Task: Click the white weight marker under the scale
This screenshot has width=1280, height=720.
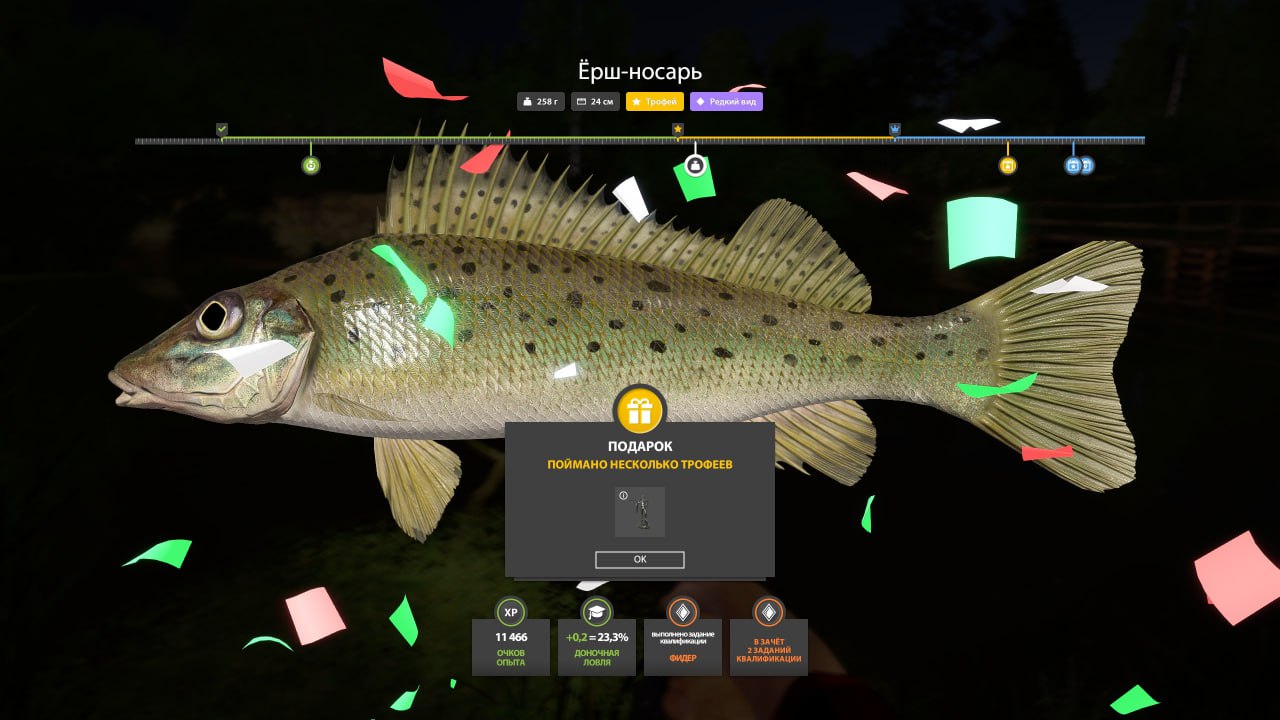Action: coord(696,165)
